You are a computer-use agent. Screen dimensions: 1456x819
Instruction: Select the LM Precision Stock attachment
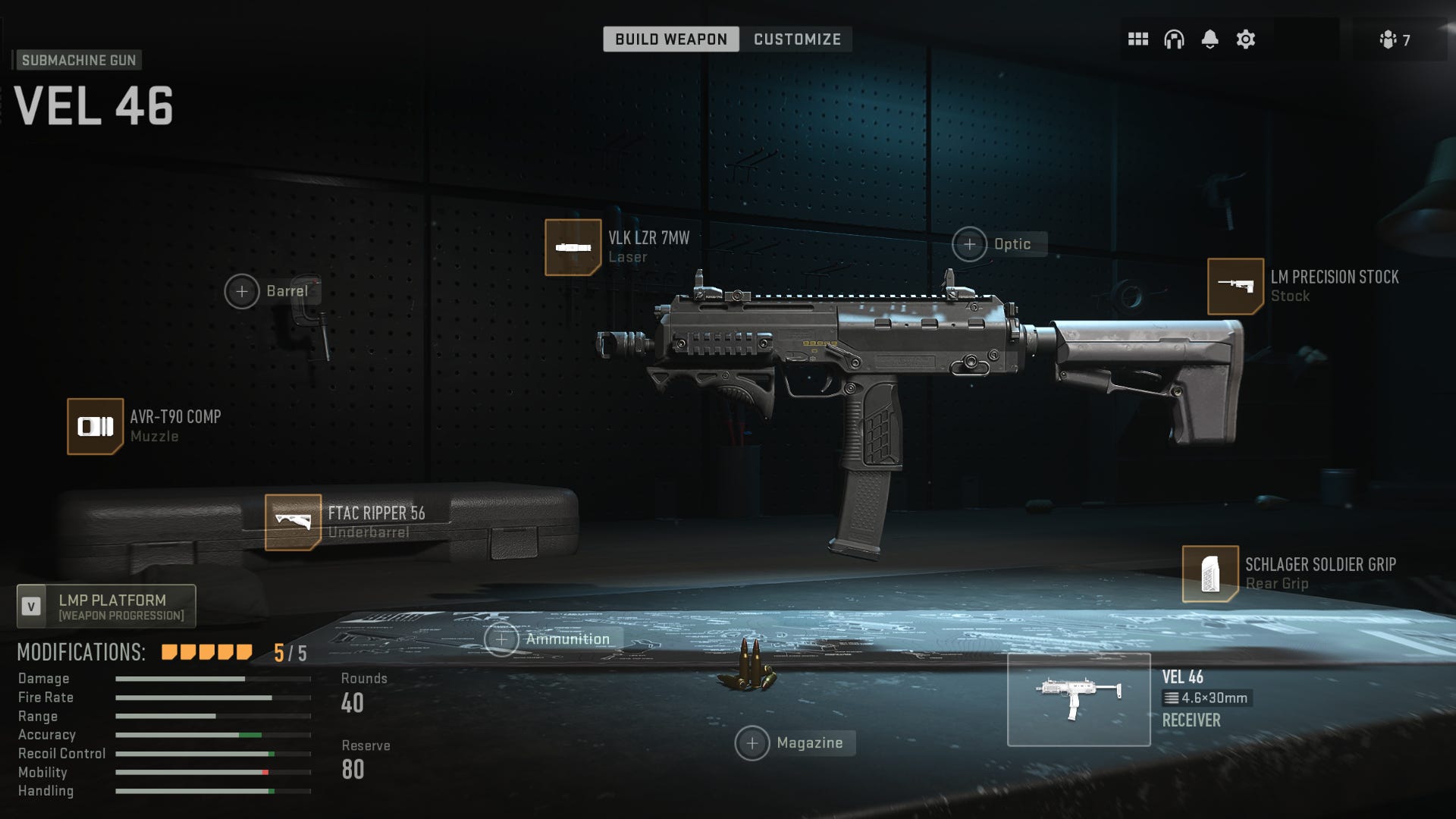coord(1236,287)
